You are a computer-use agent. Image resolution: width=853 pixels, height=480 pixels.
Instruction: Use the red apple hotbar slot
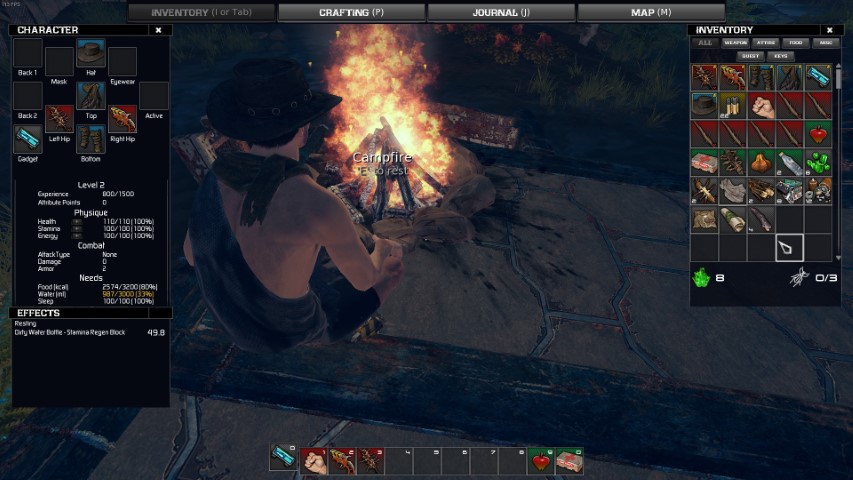coord(541,461)
